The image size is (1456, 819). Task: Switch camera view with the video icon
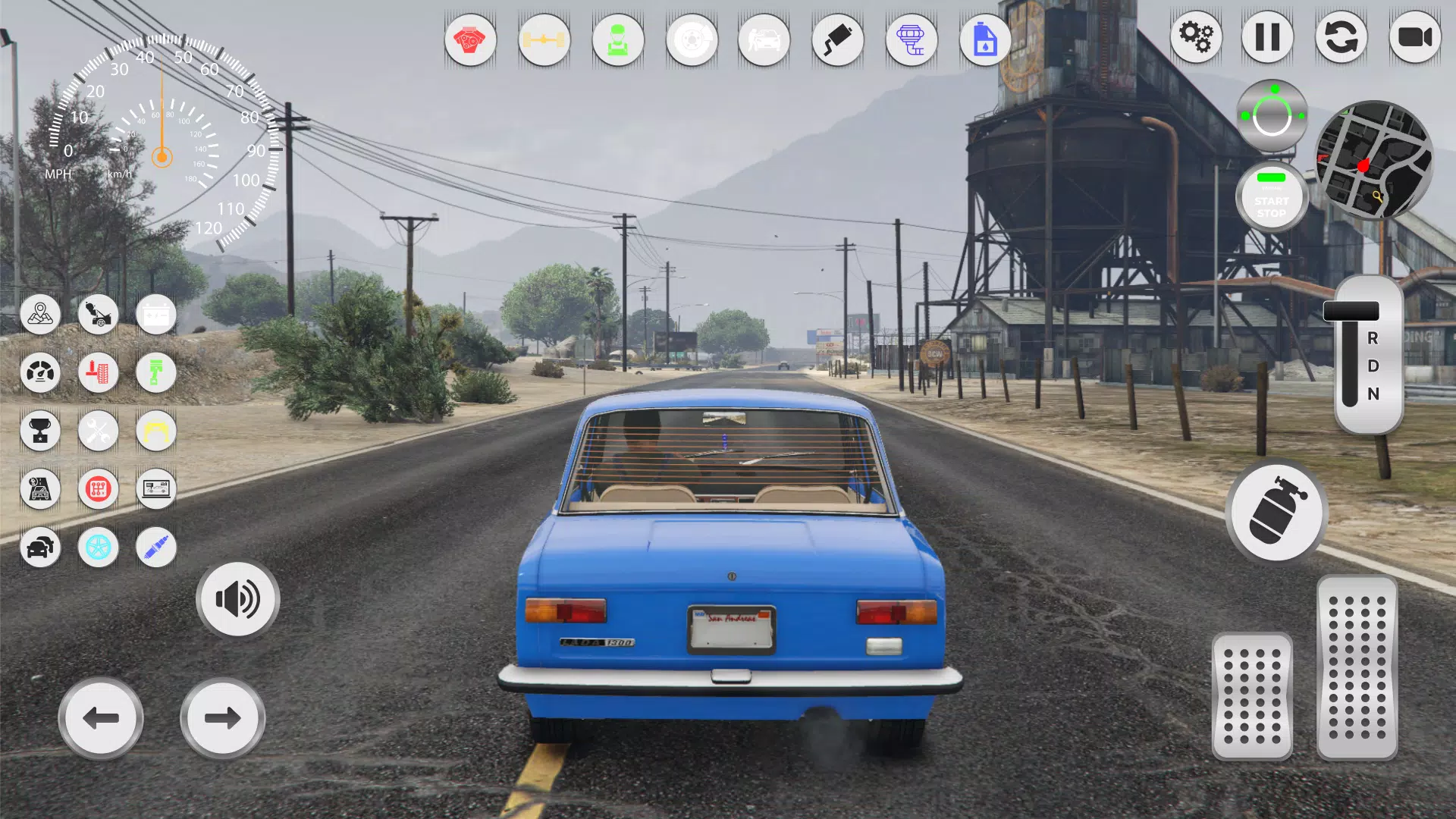point(1415,36)
